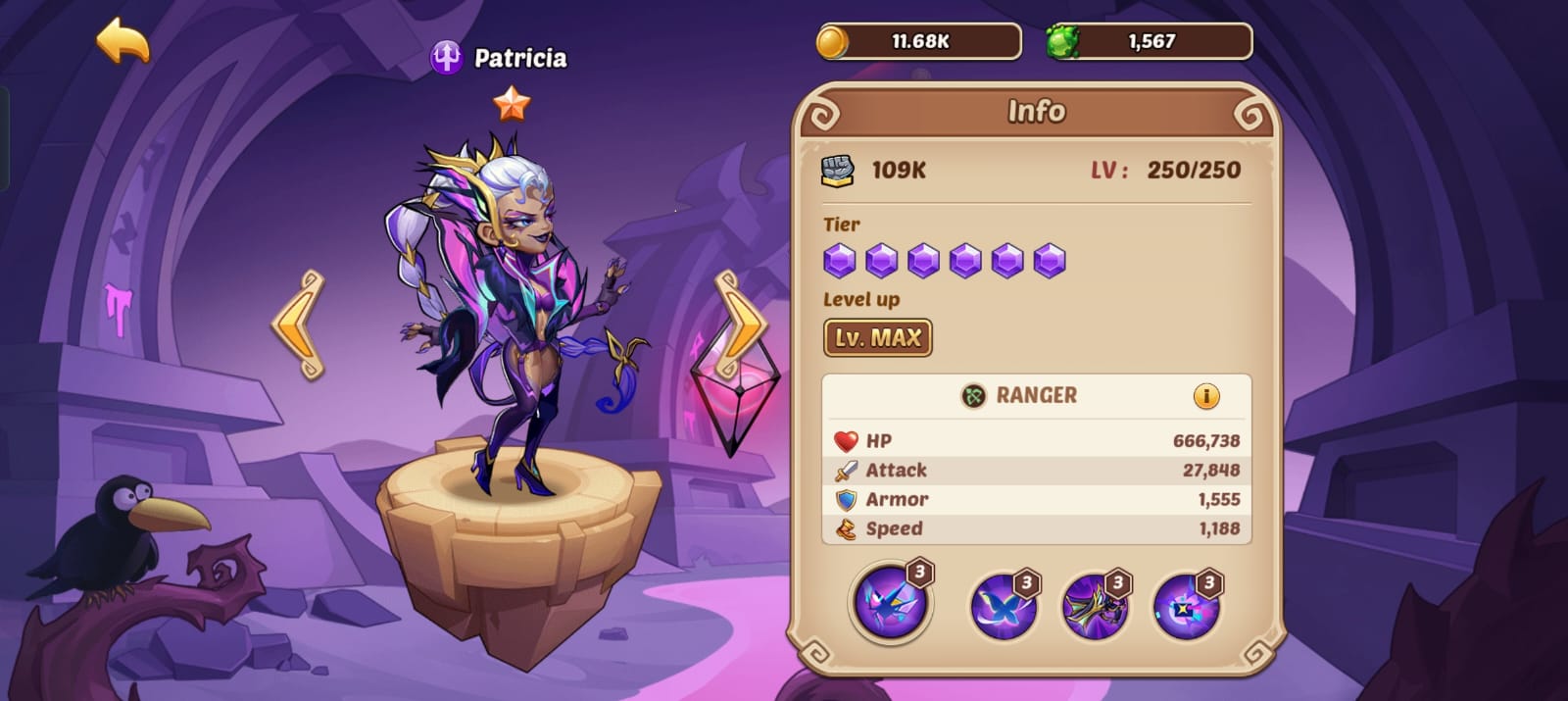Open the Ranger class info icon

tap(1205, 396)
